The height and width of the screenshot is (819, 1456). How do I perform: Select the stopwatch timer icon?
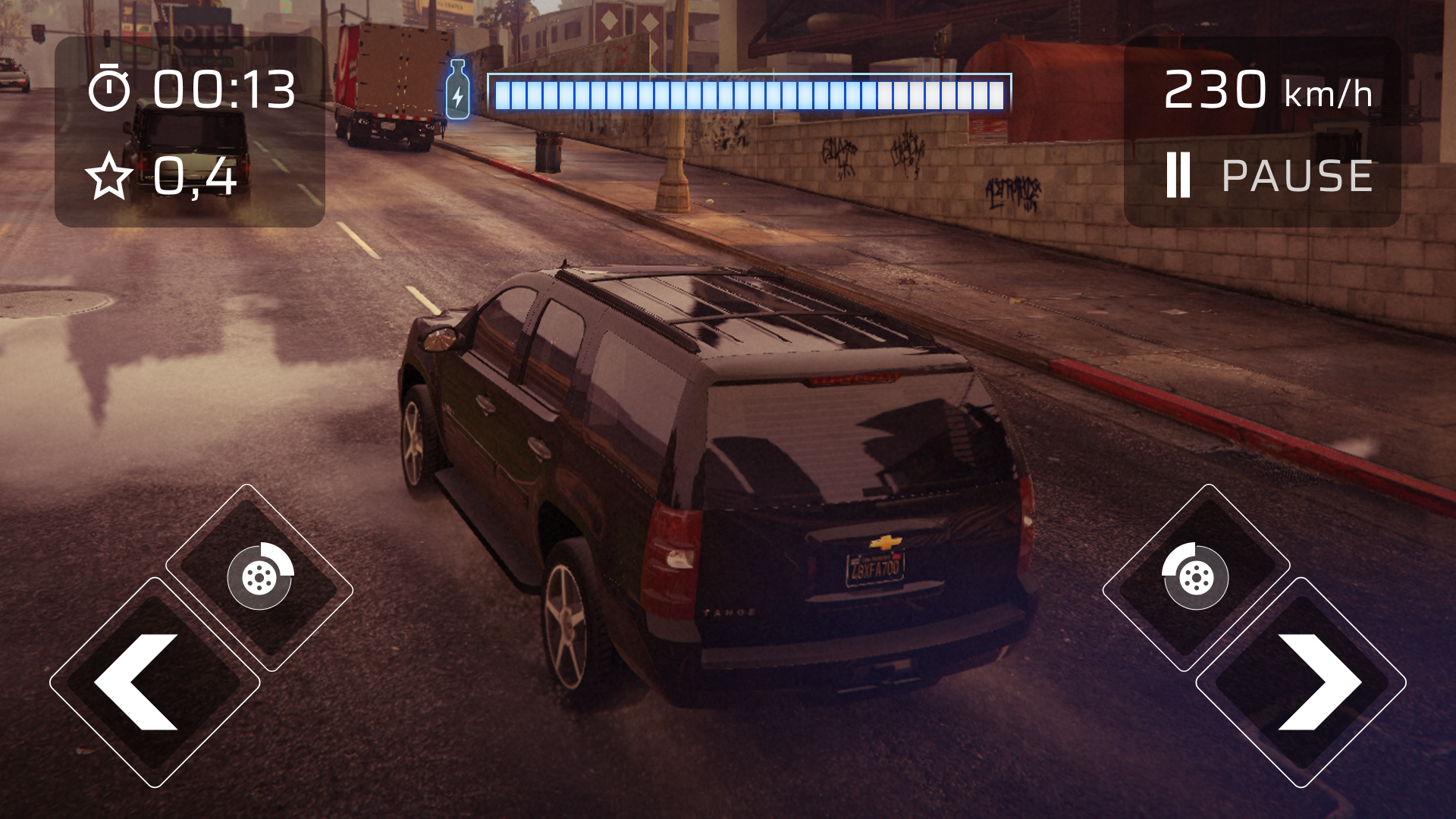[x=111, y=88]
